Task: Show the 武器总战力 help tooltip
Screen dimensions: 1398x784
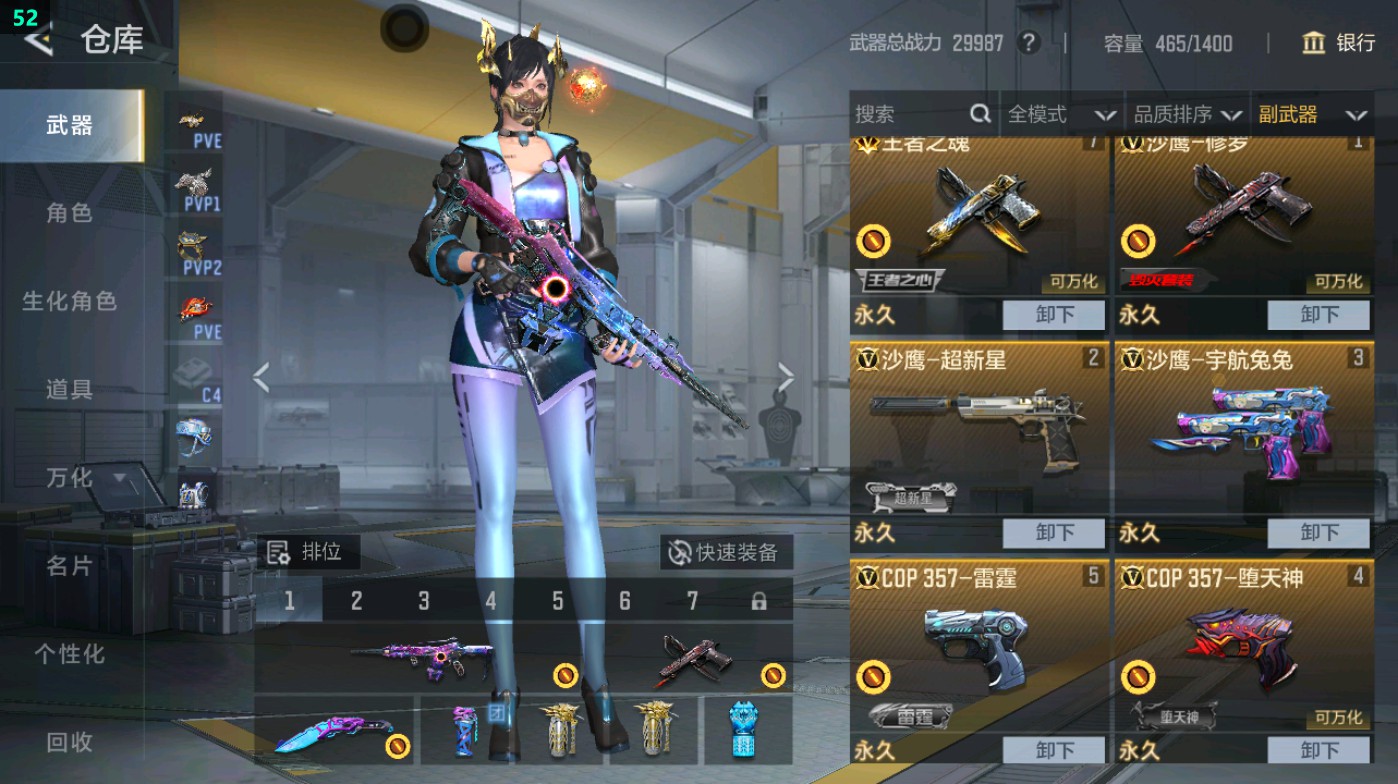Action: [x=1027, y=43]
